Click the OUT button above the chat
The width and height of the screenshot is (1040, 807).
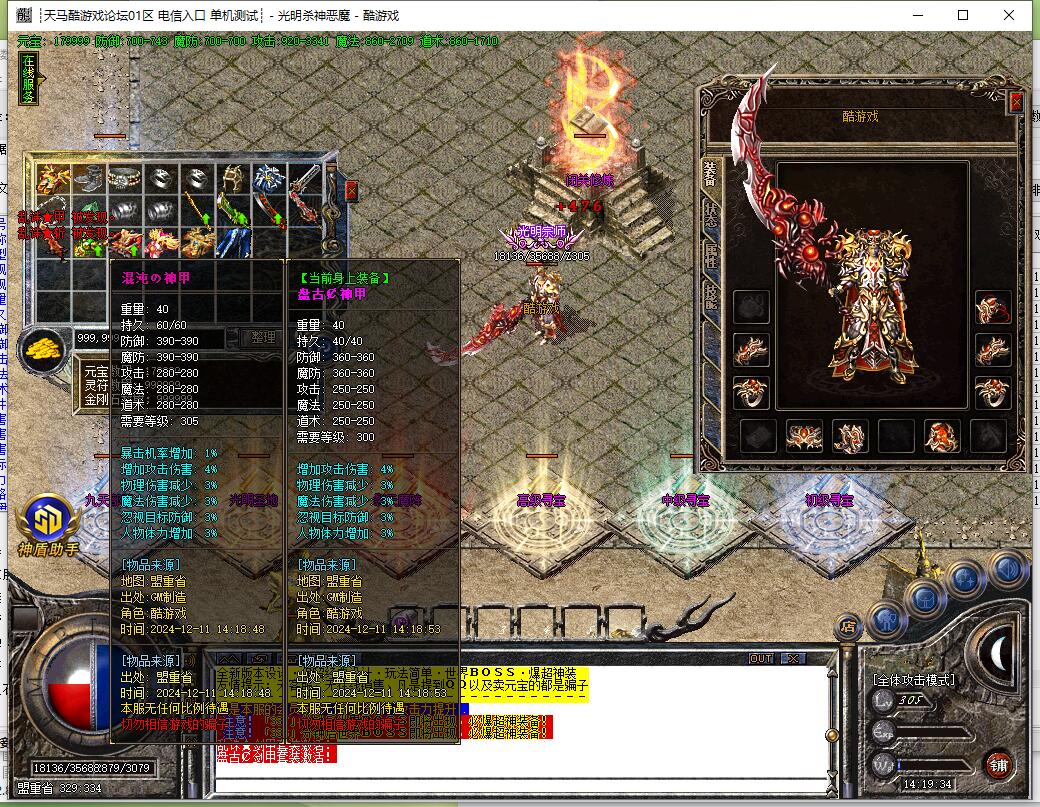coord(761,658)
